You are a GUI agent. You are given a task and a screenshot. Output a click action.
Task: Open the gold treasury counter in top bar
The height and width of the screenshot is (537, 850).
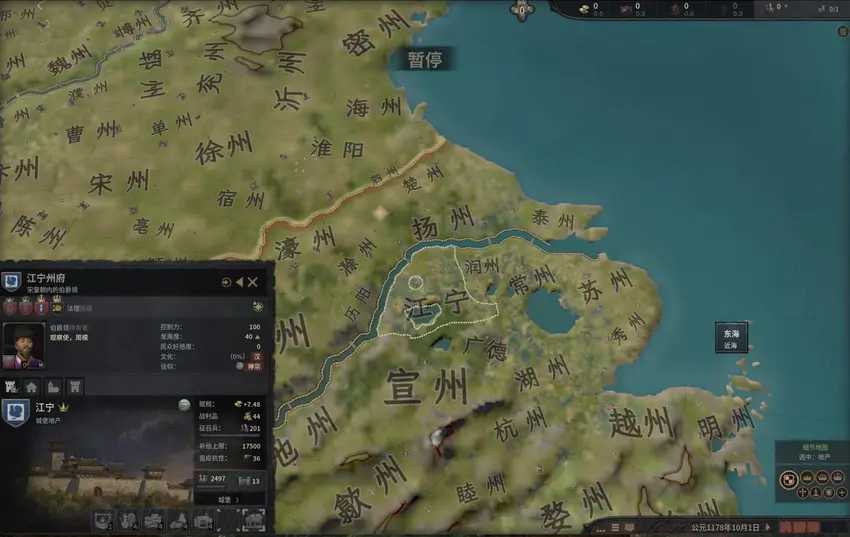[x=590, y=9]
